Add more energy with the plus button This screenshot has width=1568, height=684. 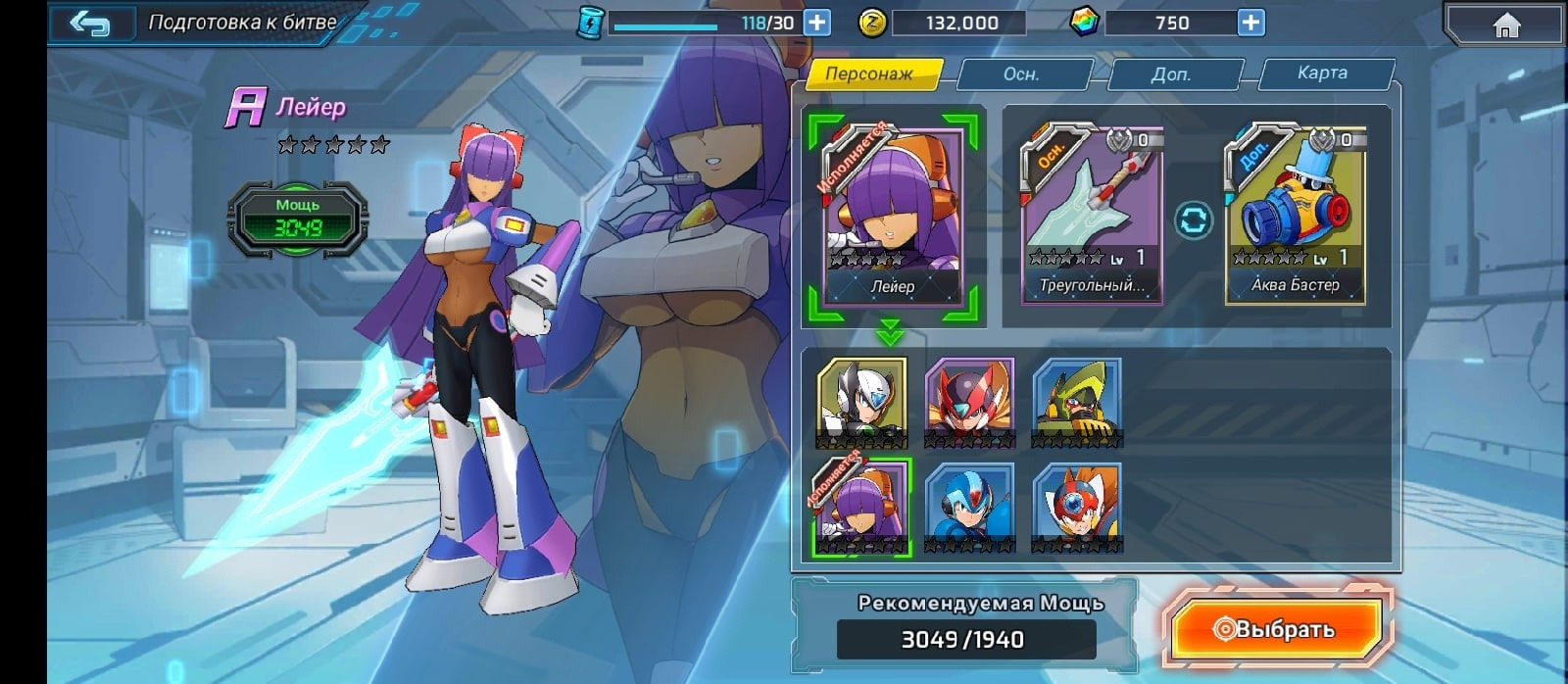click(816, 23)
